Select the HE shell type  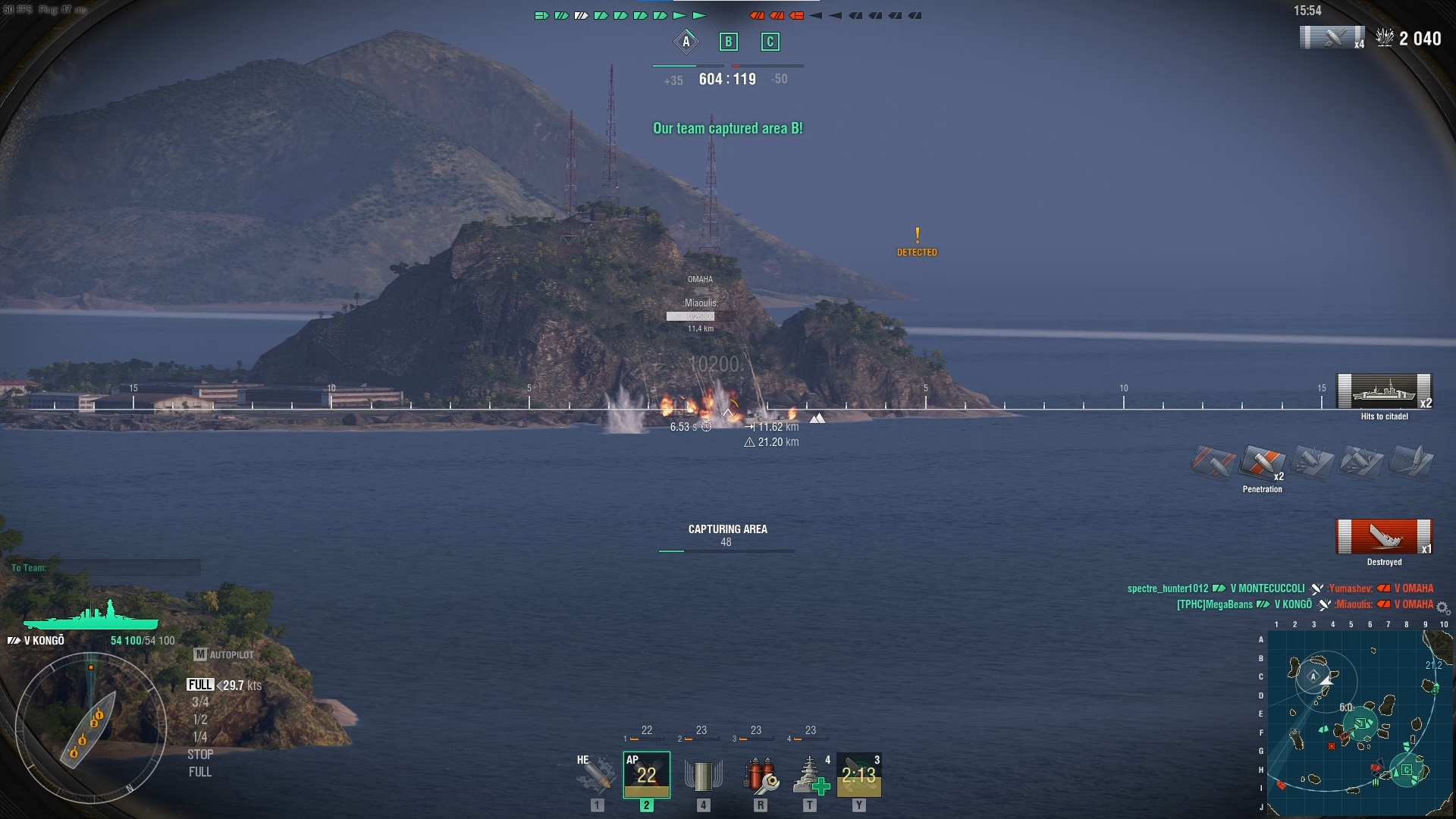coord(595,774)
